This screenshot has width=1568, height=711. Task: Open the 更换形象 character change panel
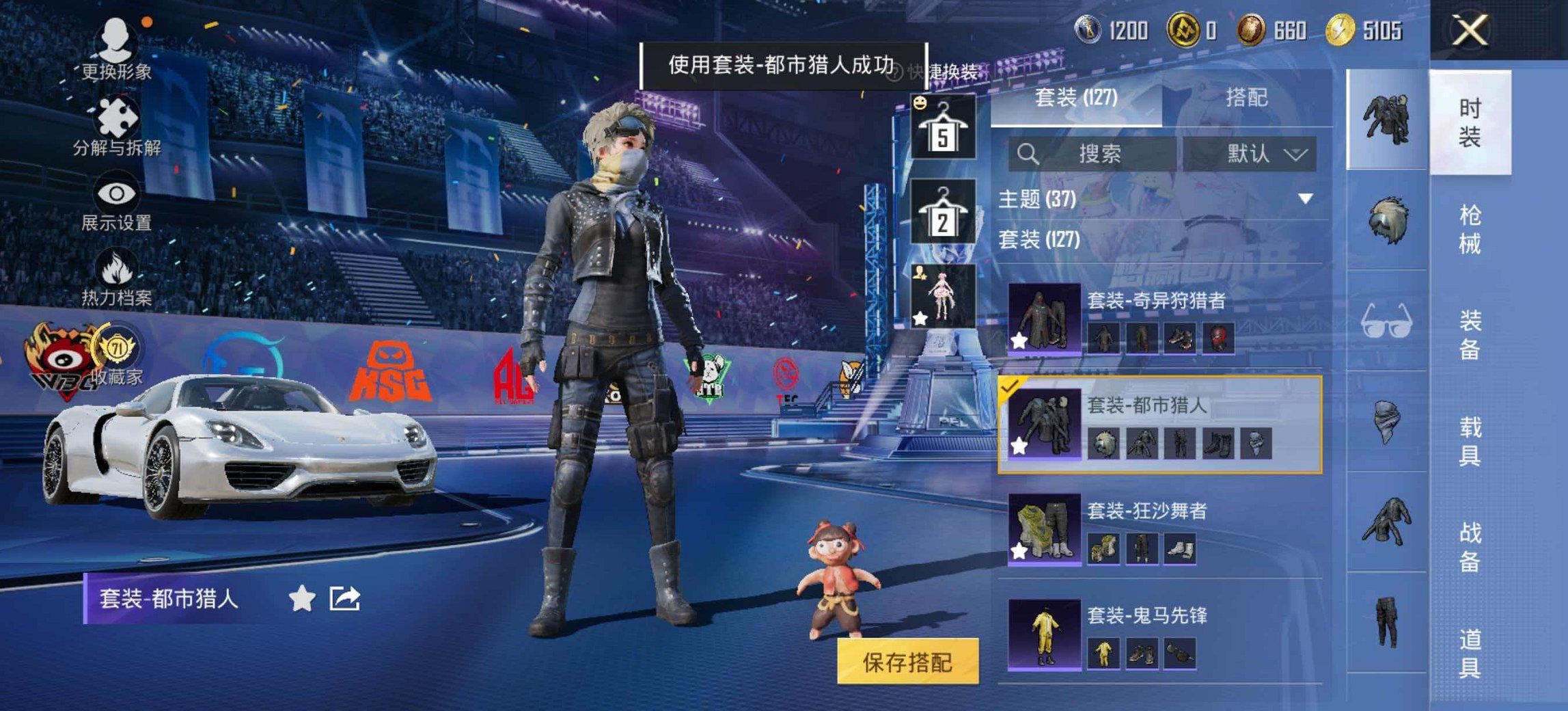(x=115, y=41)
